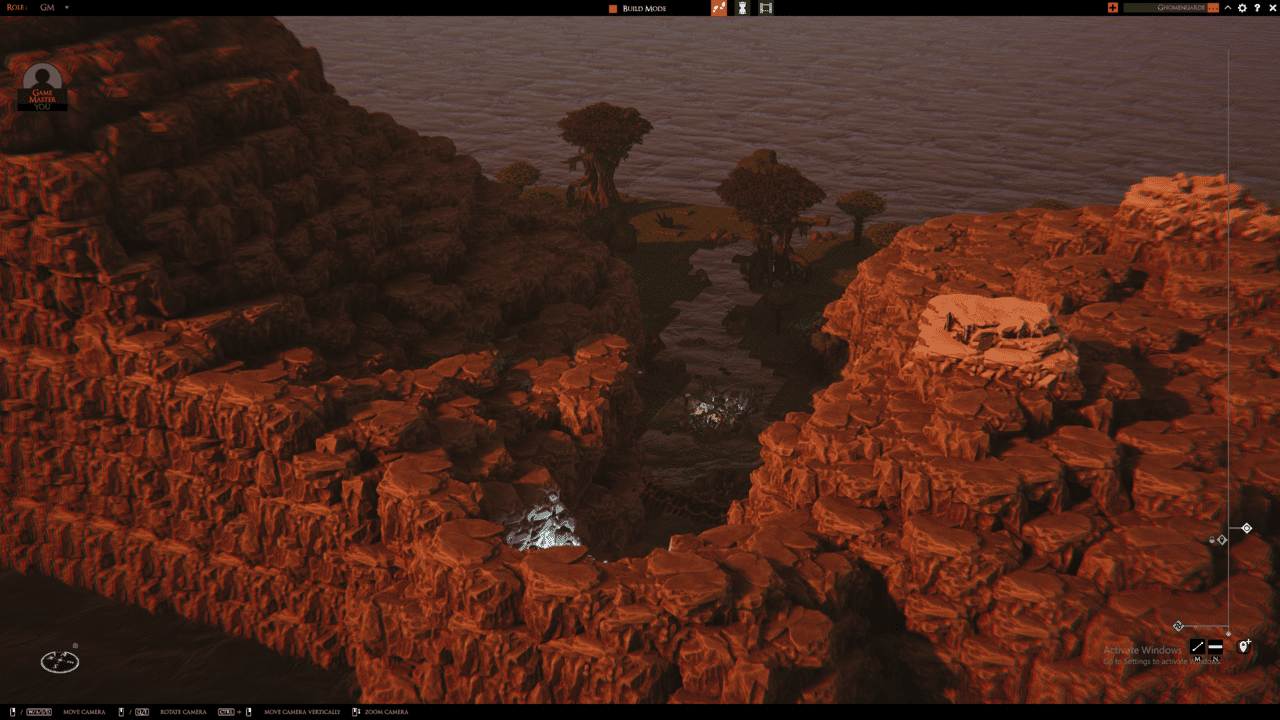Click the rotation diamond handle near bottom
The height and width of the screenshot is (720, 1280).
[1178, 626]
